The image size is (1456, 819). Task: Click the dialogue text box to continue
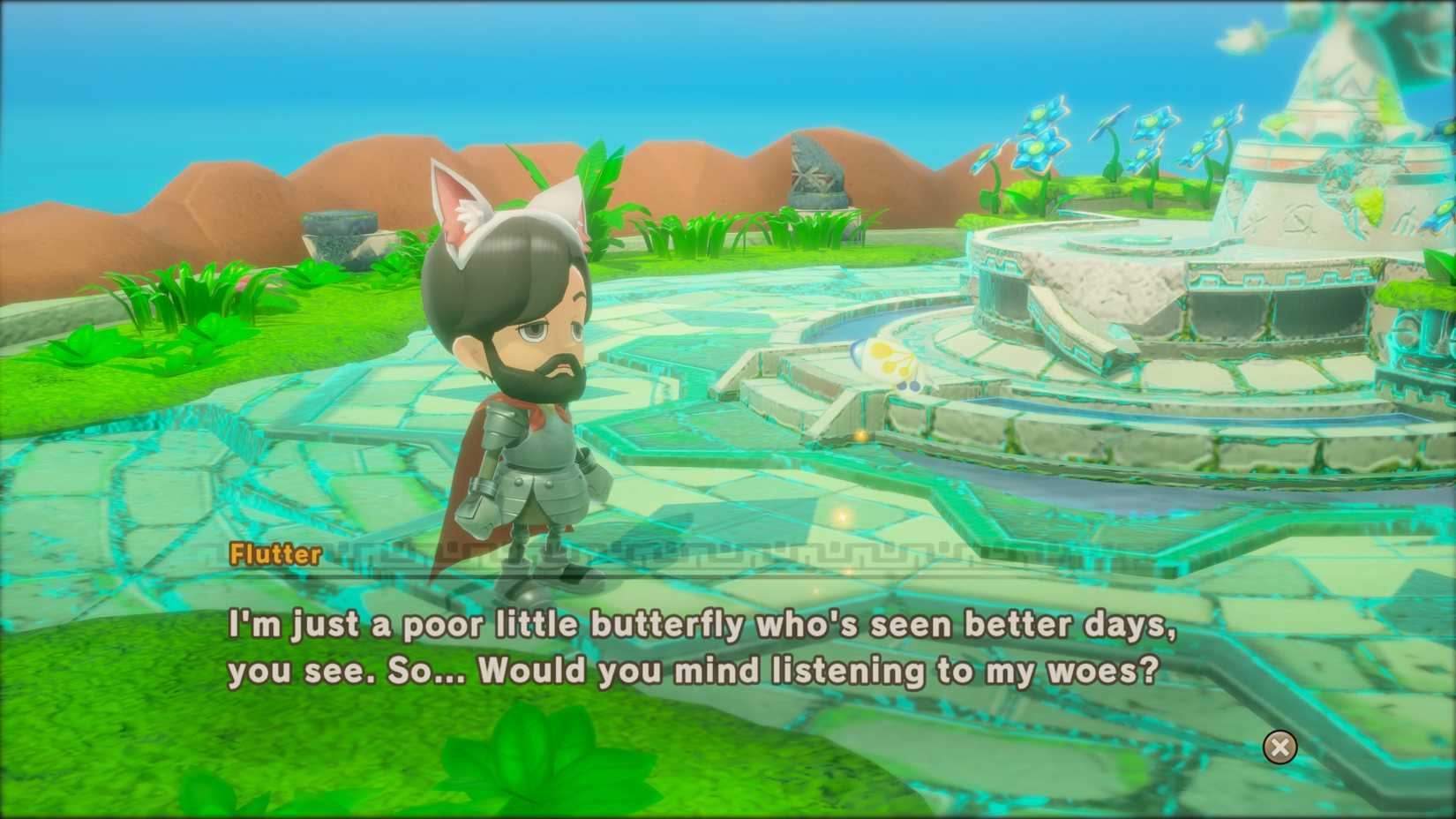pyautogui.click(x=697, y=649)
